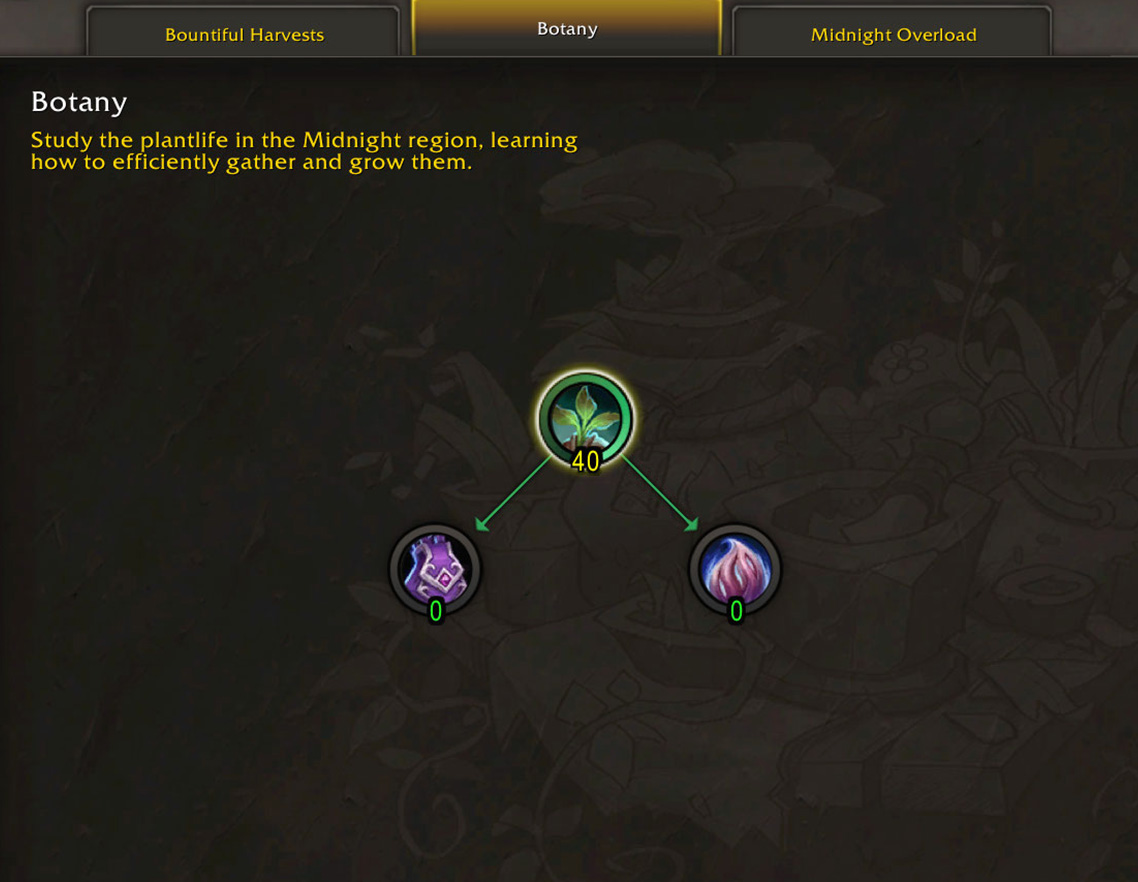Screen dimensions: 1138x882
Task: Switch to the Bountiful Harvests tab
Action: (x=244, y=35)
